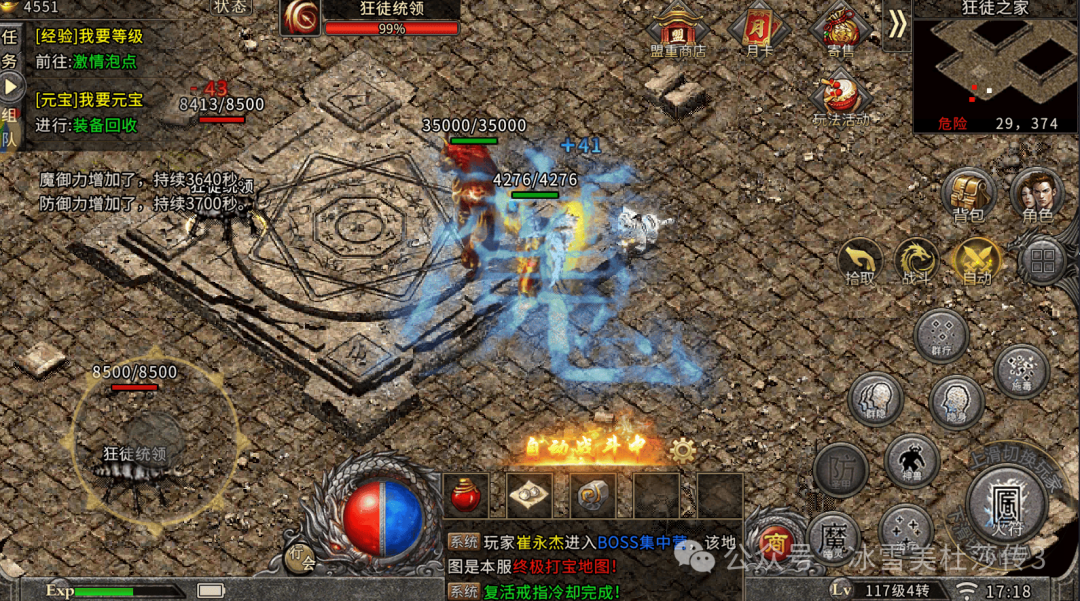The width and height of the screenshot is (1080, 601).
Task: Cast the 火符 fire talisman skill
Action: click(x=1006, y=501)
